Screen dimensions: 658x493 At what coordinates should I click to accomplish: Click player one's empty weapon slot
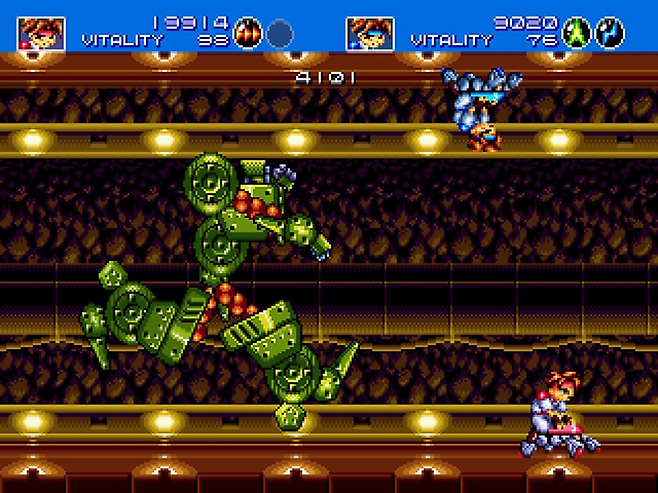point(279,33)
